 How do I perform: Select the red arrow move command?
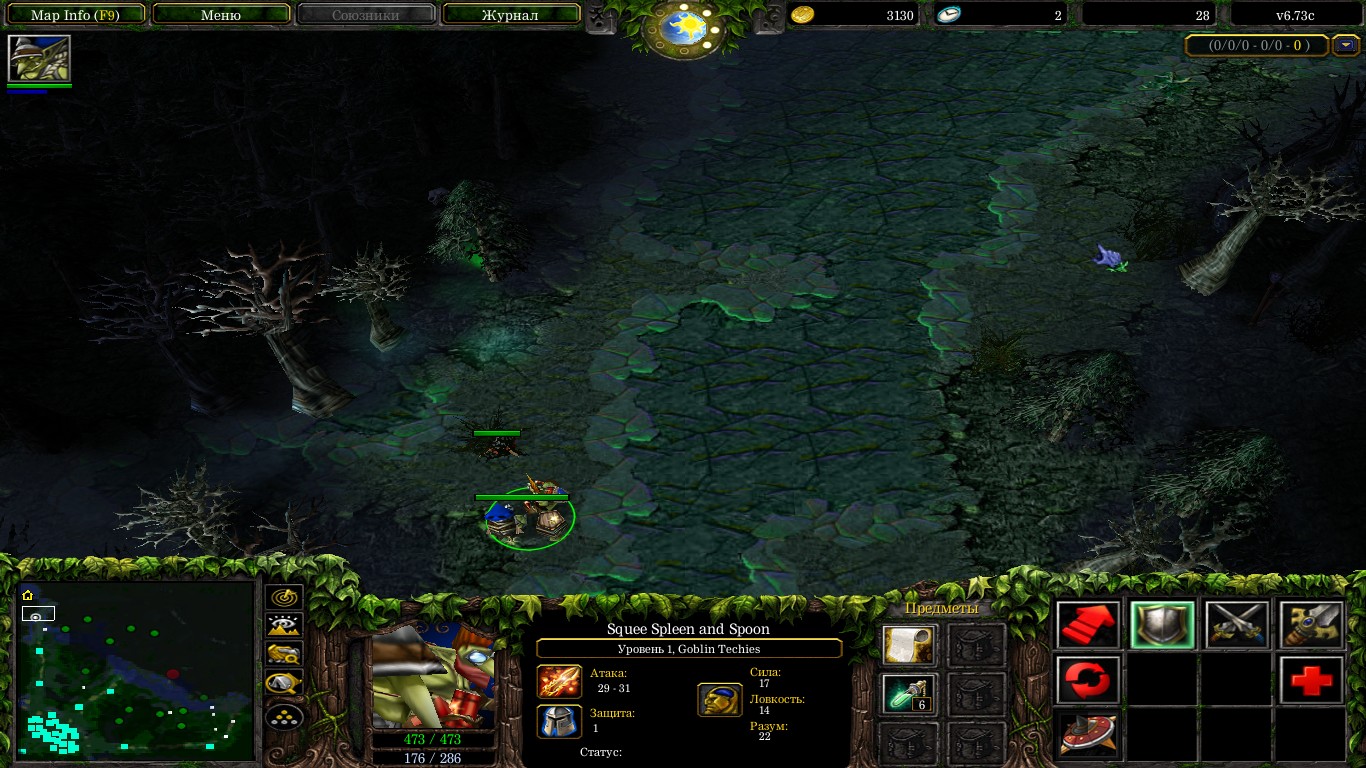pyautogui.click(x=1088, y=626)
